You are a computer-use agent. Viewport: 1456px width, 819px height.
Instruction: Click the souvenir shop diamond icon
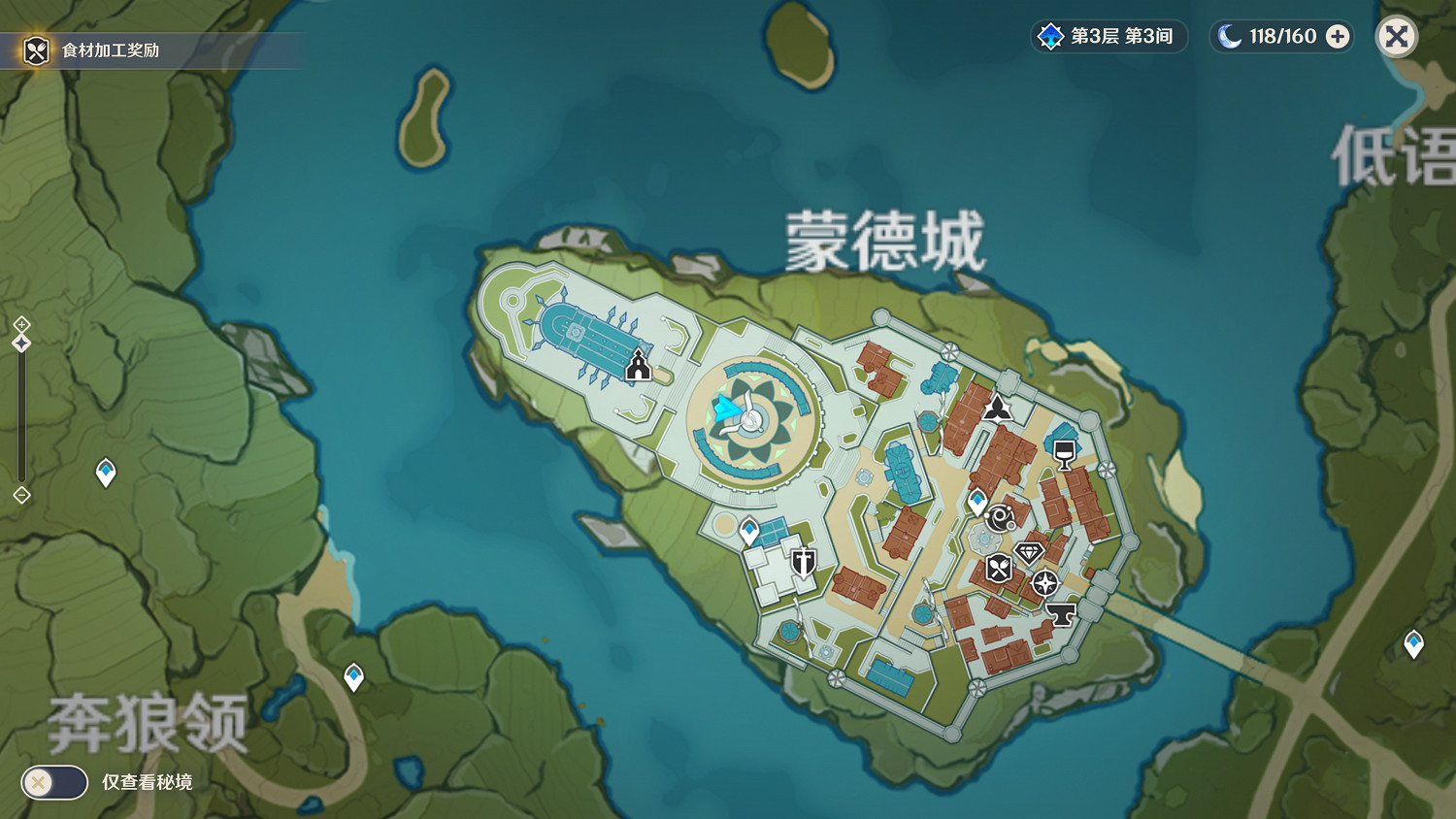(1027, 553)
